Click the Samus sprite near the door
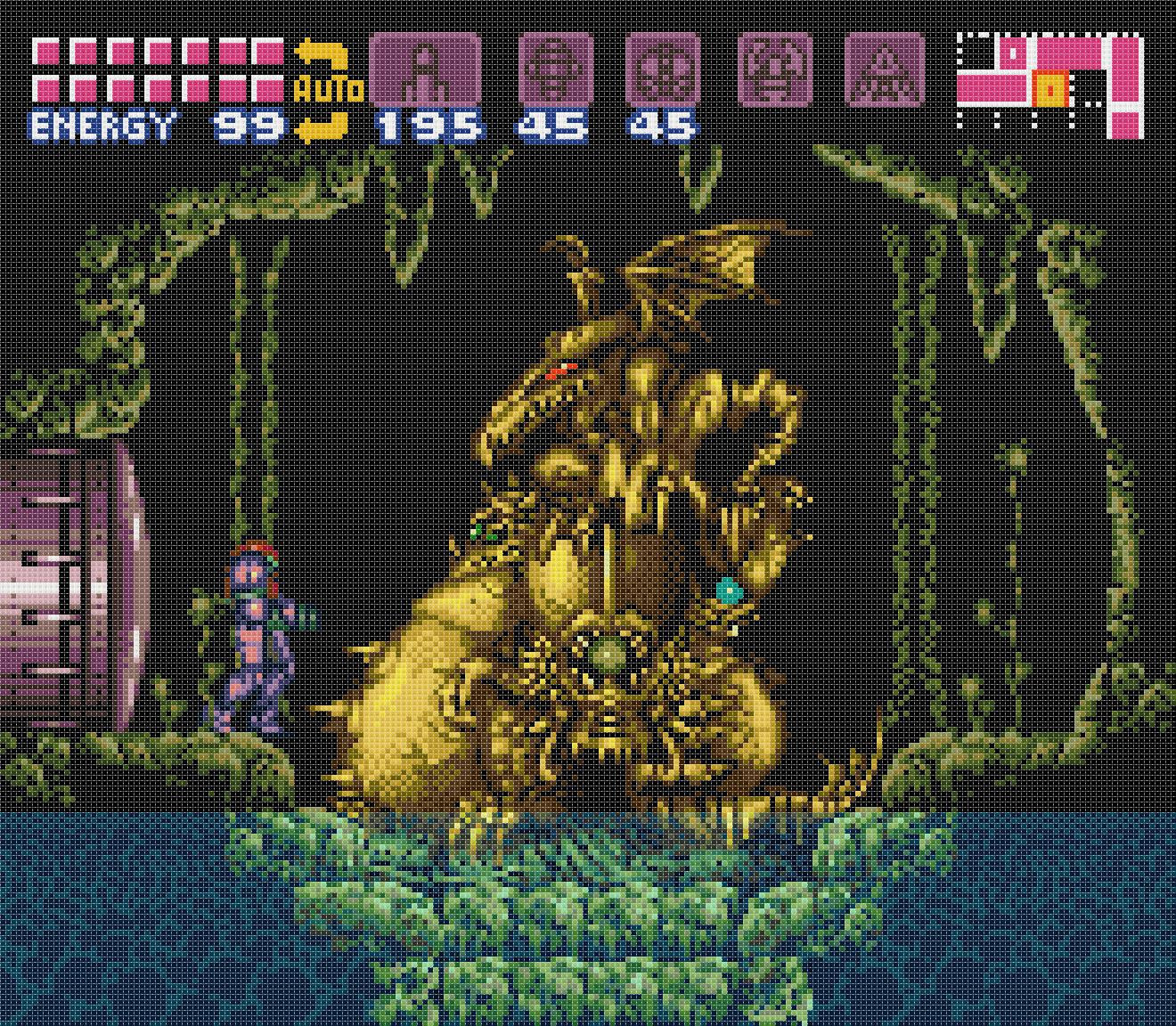This screenshot has width=1176, height=1026. coord(258,632)
